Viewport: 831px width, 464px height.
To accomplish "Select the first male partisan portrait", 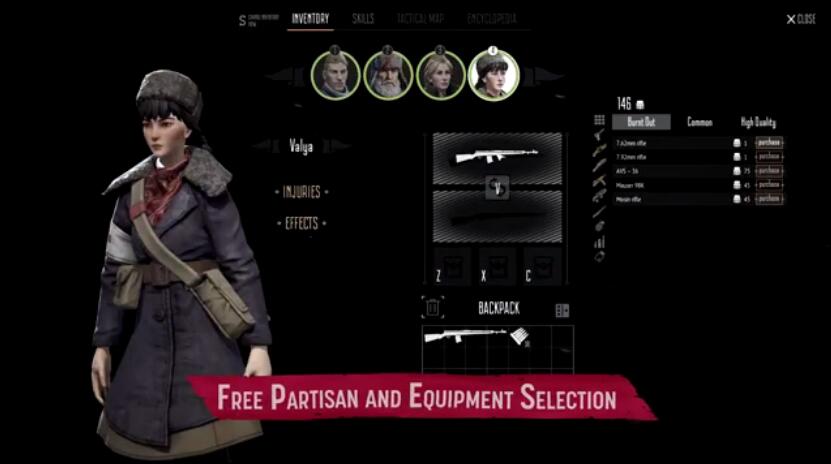I will [335, 75].
